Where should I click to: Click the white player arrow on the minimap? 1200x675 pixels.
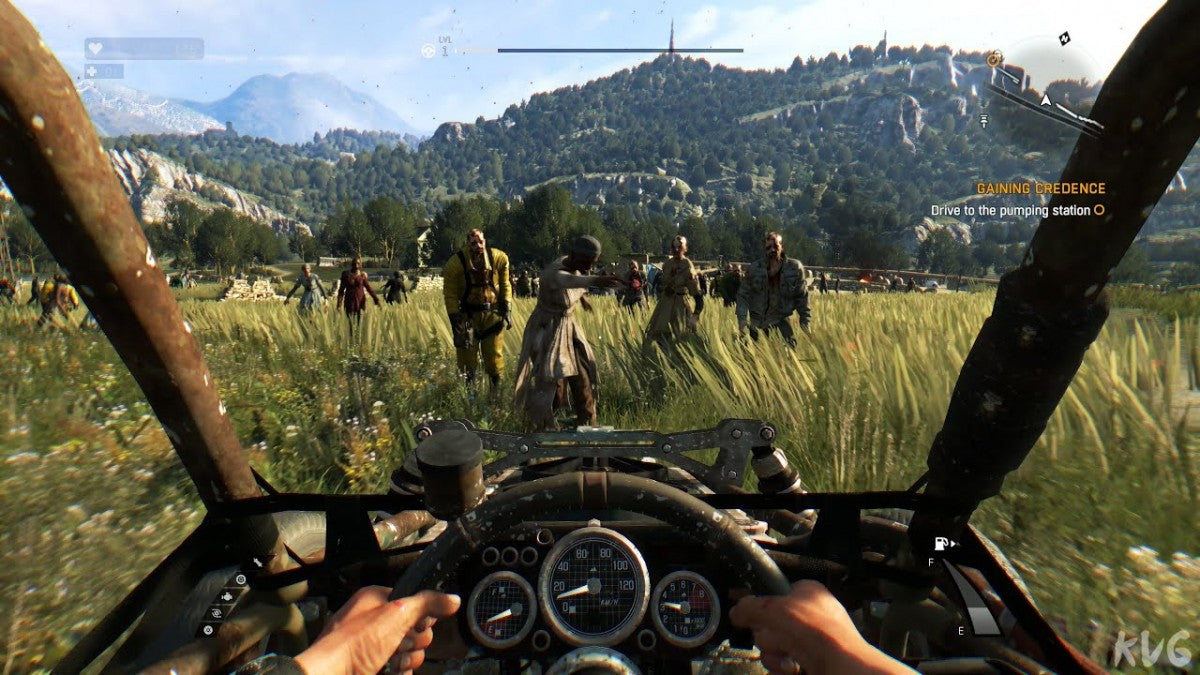1046,99
